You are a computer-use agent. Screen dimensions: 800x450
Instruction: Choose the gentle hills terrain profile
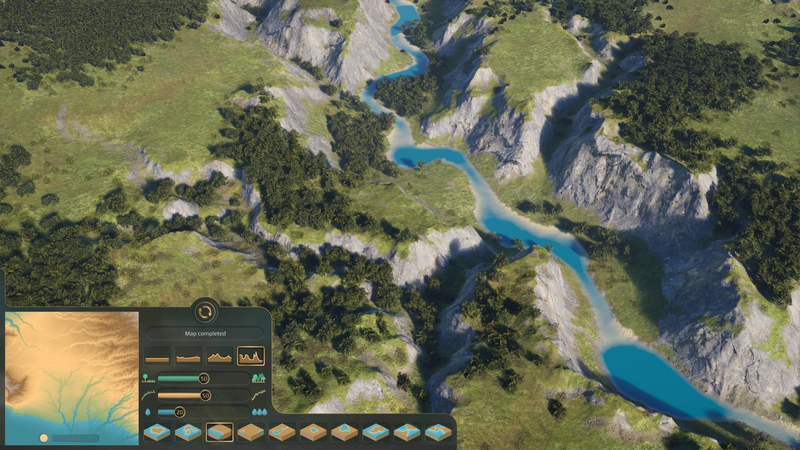[189, 356]
